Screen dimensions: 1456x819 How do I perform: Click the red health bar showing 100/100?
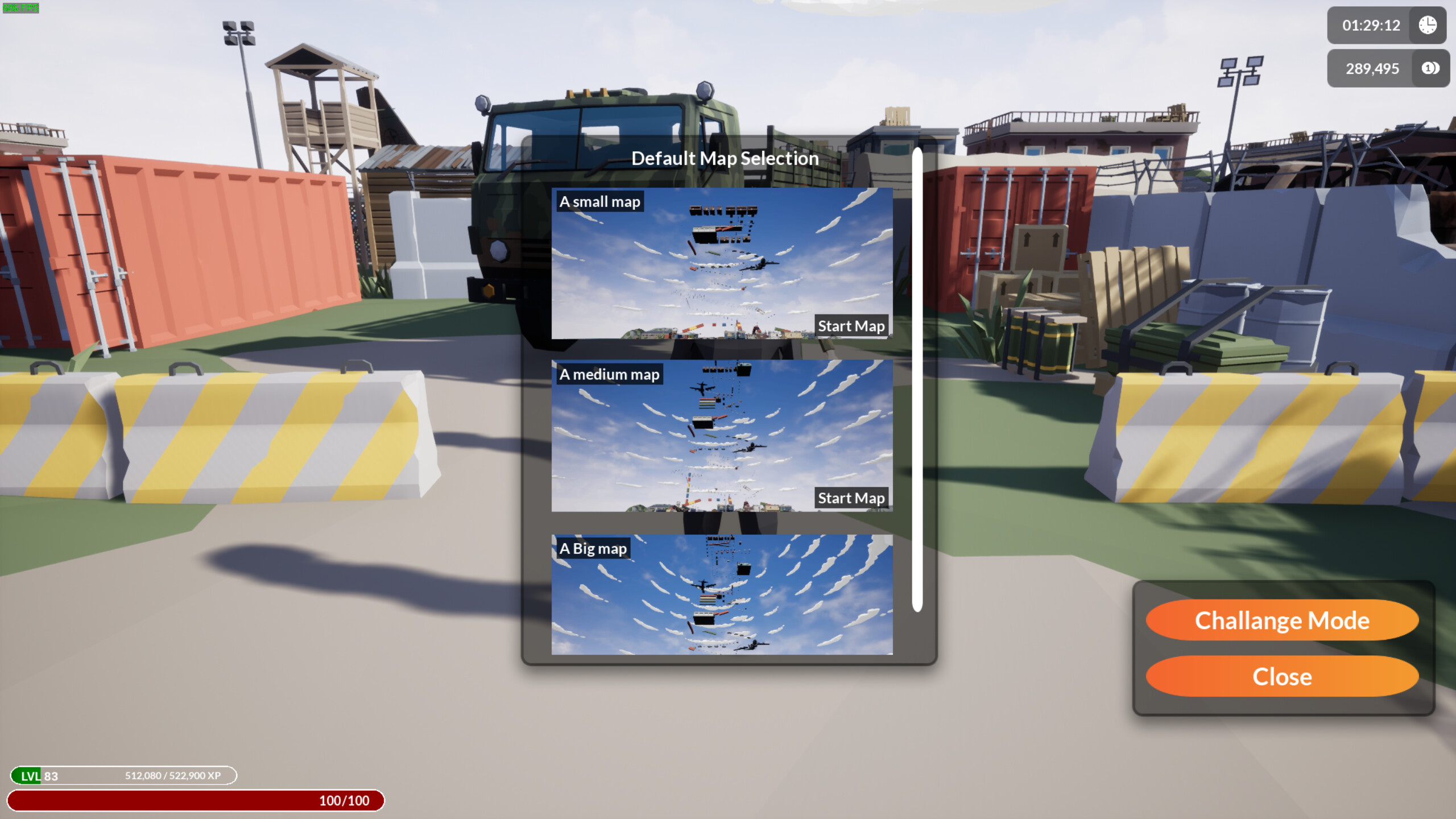tap(199, 801)
